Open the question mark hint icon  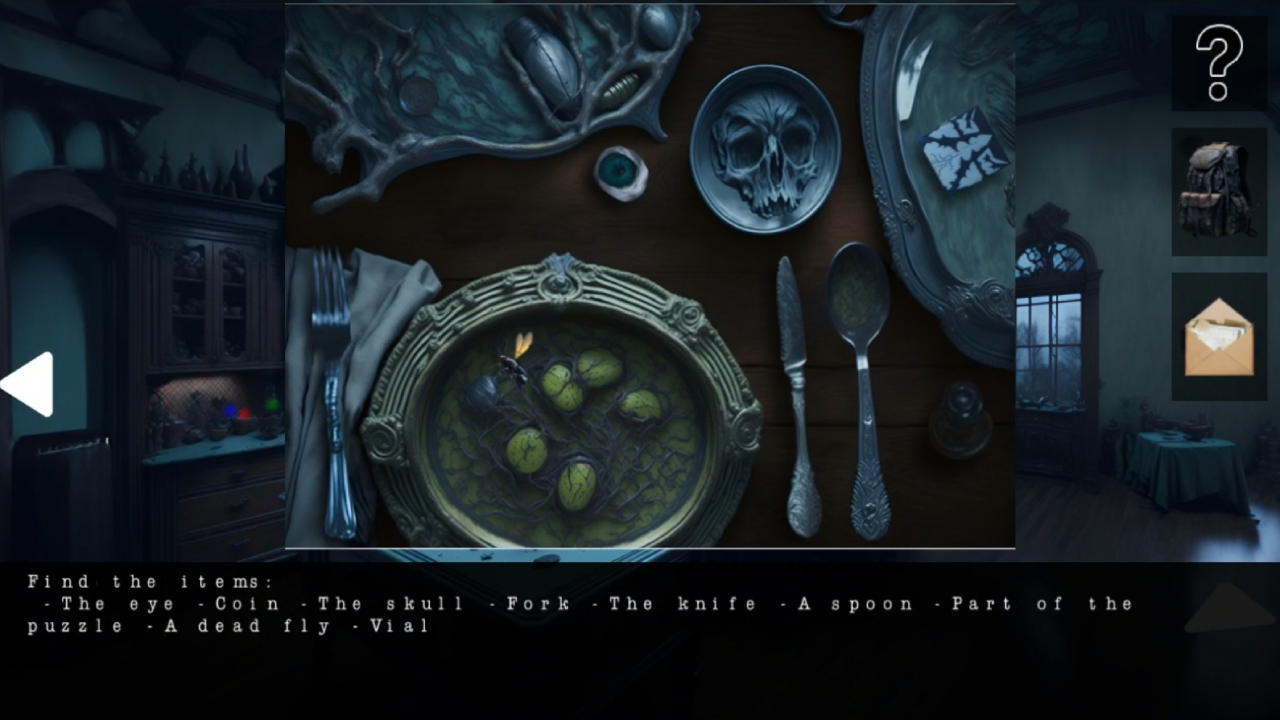pyautogui.click(x=1218, y=65)
